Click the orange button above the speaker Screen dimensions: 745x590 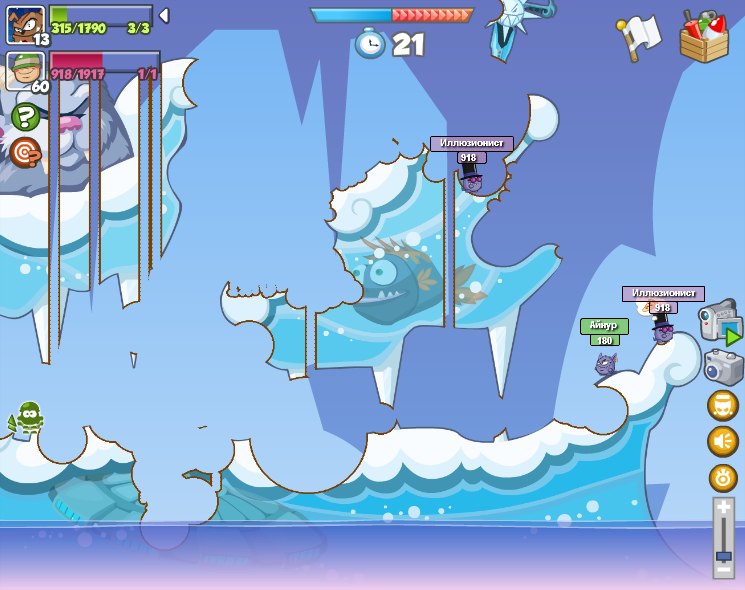point(722,406)
